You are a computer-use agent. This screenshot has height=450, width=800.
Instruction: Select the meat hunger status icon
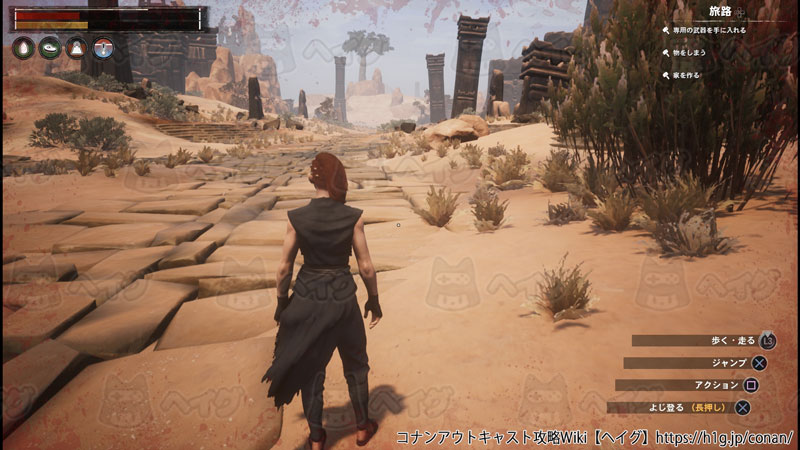pyautogui.click(x=49, y=47)
